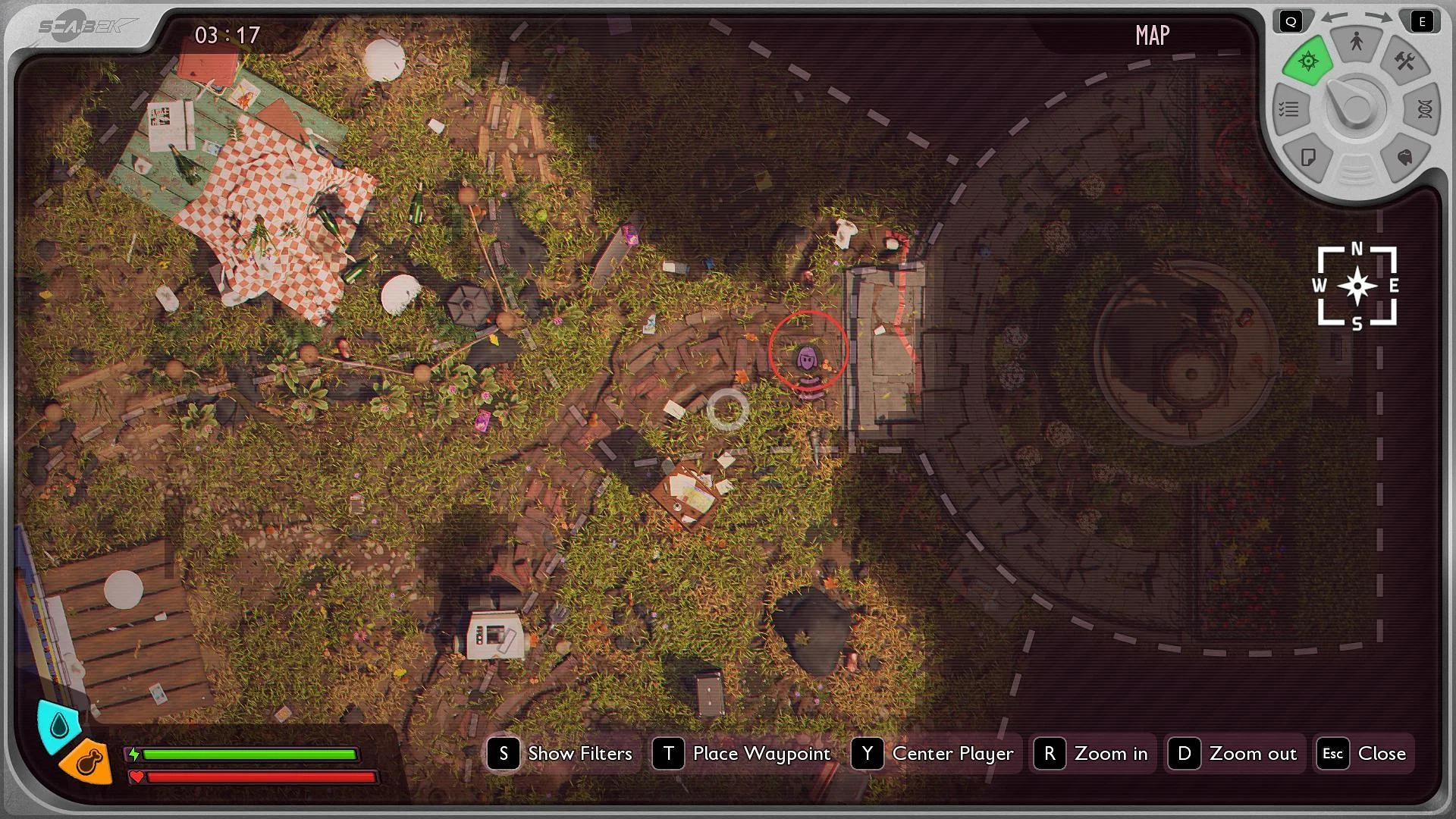Center the map with Center Player
The height and width of the screenshot is (819, 1456).
click(934, 754)
